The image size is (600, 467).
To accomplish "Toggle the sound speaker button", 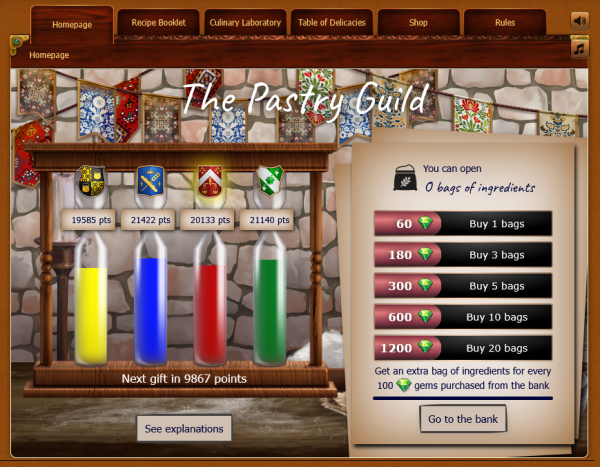I will [x=579, y=20].
